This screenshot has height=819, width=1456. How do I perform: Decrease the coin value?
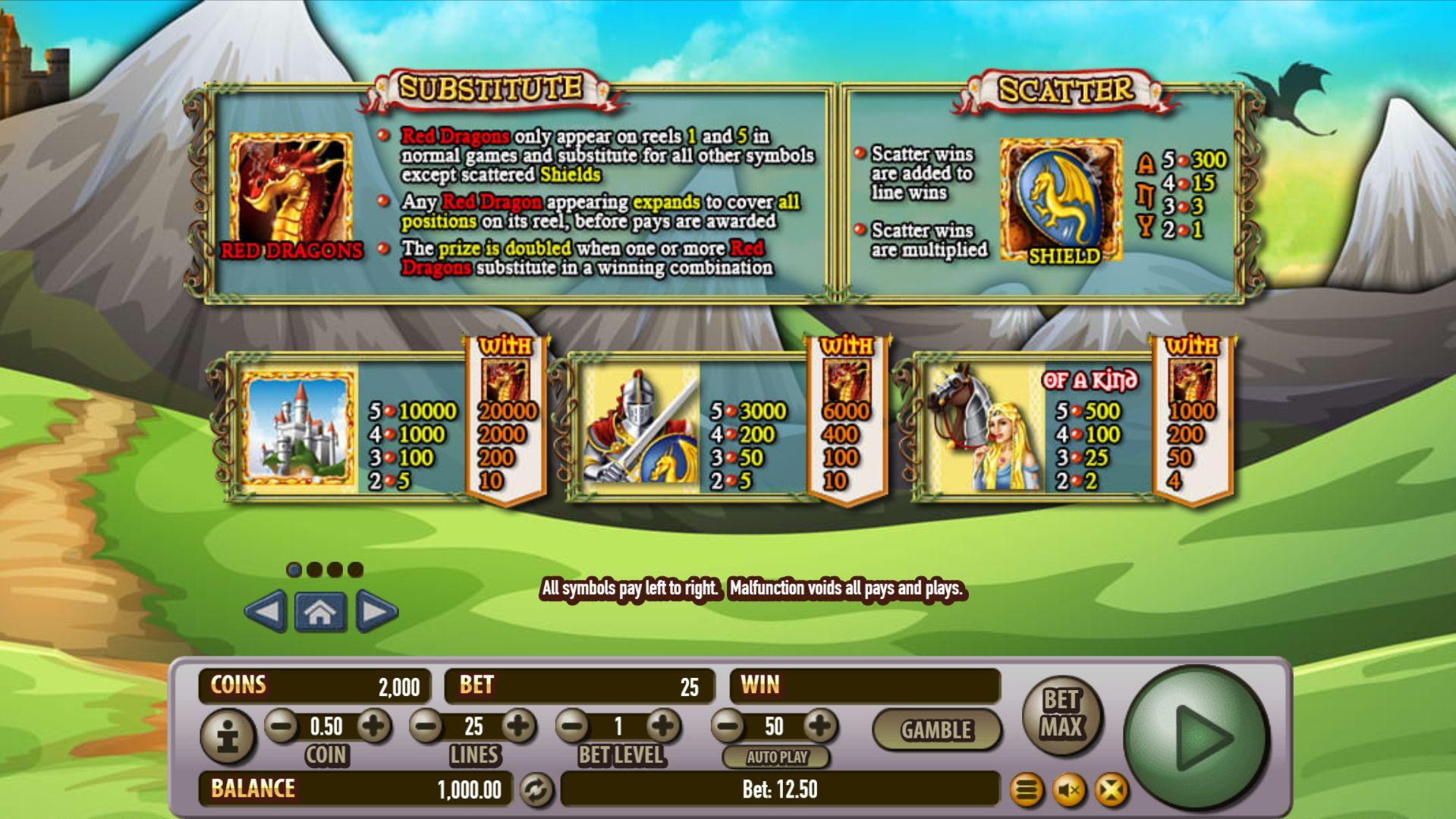point(282,726)
